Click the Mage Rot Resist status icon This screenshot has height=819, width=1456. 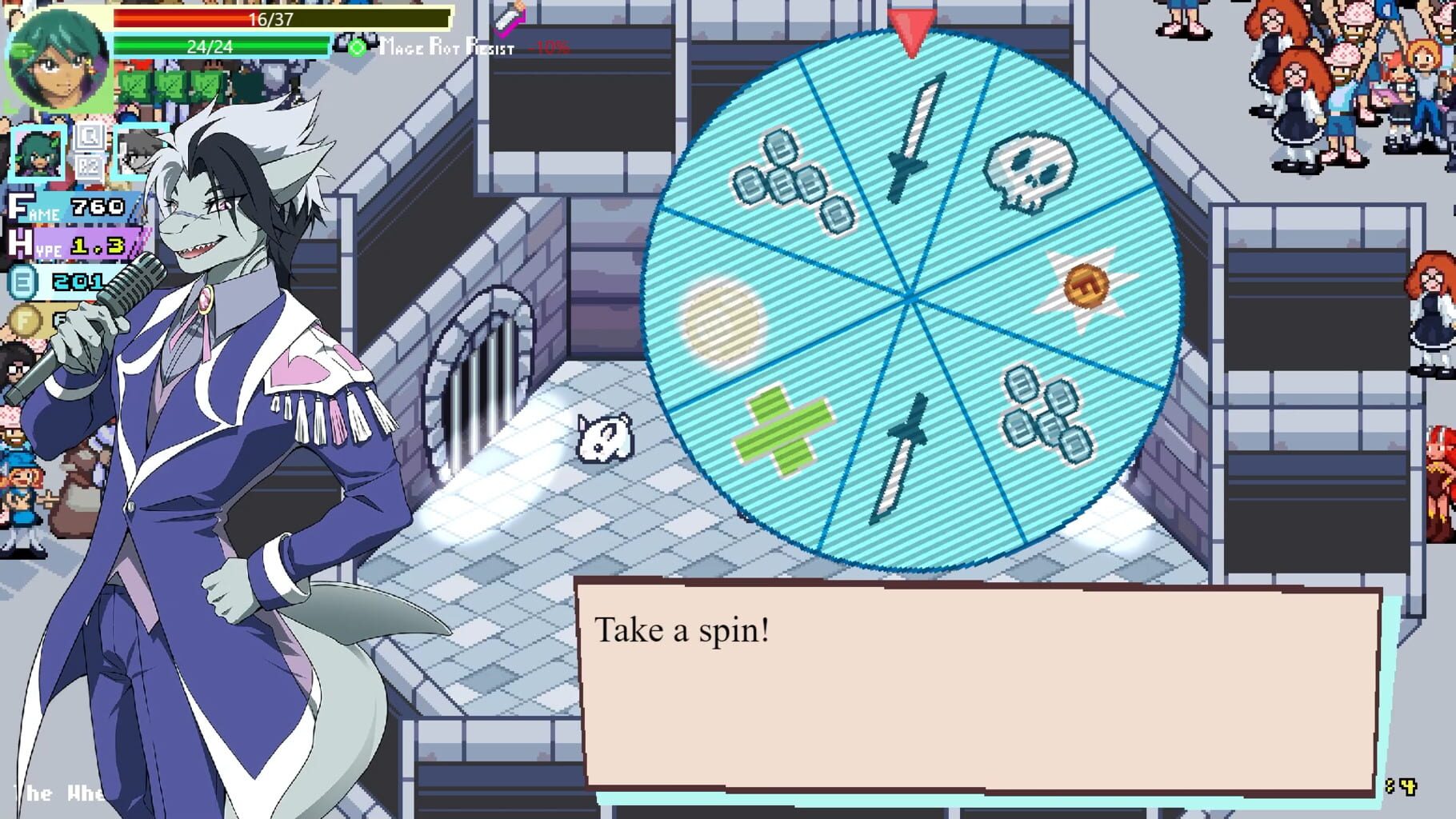[x=355, y=46]
